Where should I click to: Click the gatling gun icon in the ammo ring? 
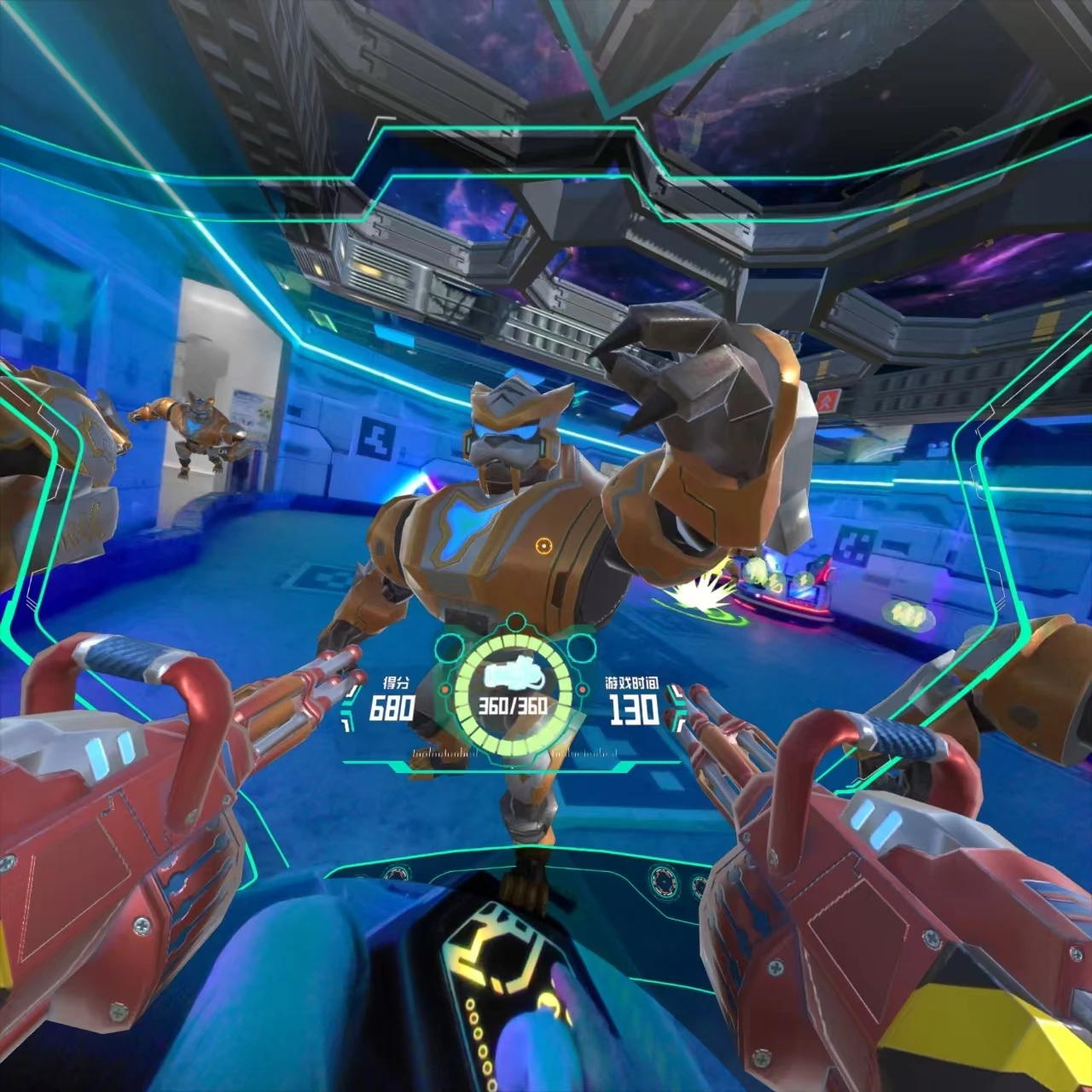point(513,677)
